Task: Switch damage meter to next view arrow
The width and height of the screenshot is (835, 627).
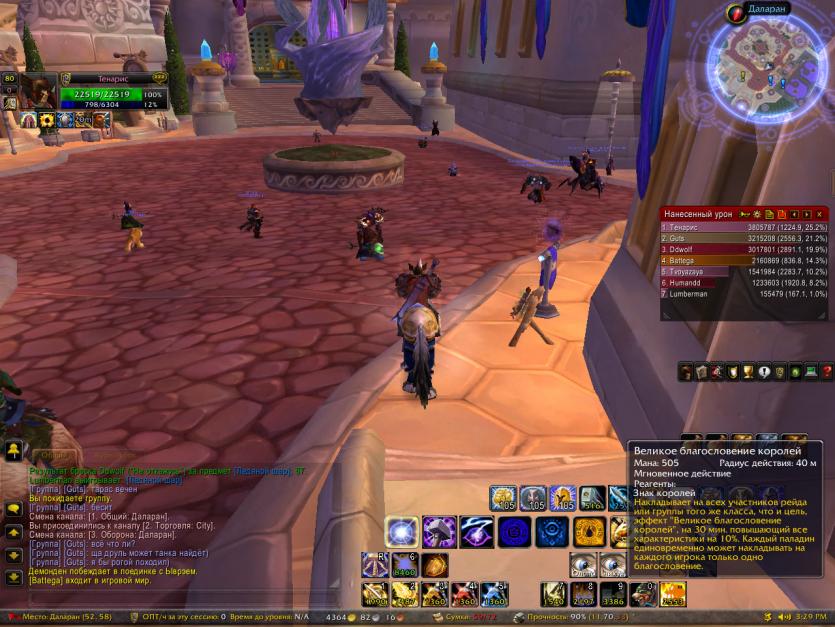Action: (806, 214)
